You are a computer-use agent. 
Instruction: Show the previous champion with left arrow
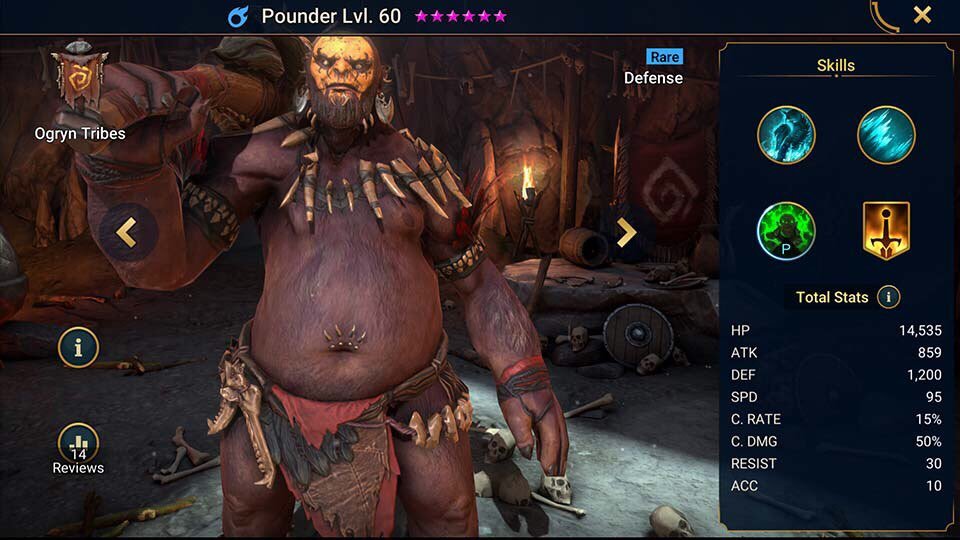pos(127,233)
